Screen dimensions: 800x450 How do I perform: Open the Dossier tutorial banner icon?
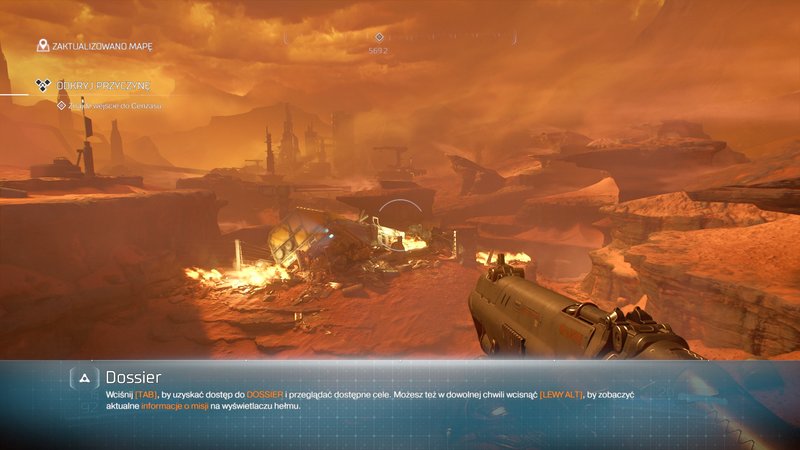85,378
